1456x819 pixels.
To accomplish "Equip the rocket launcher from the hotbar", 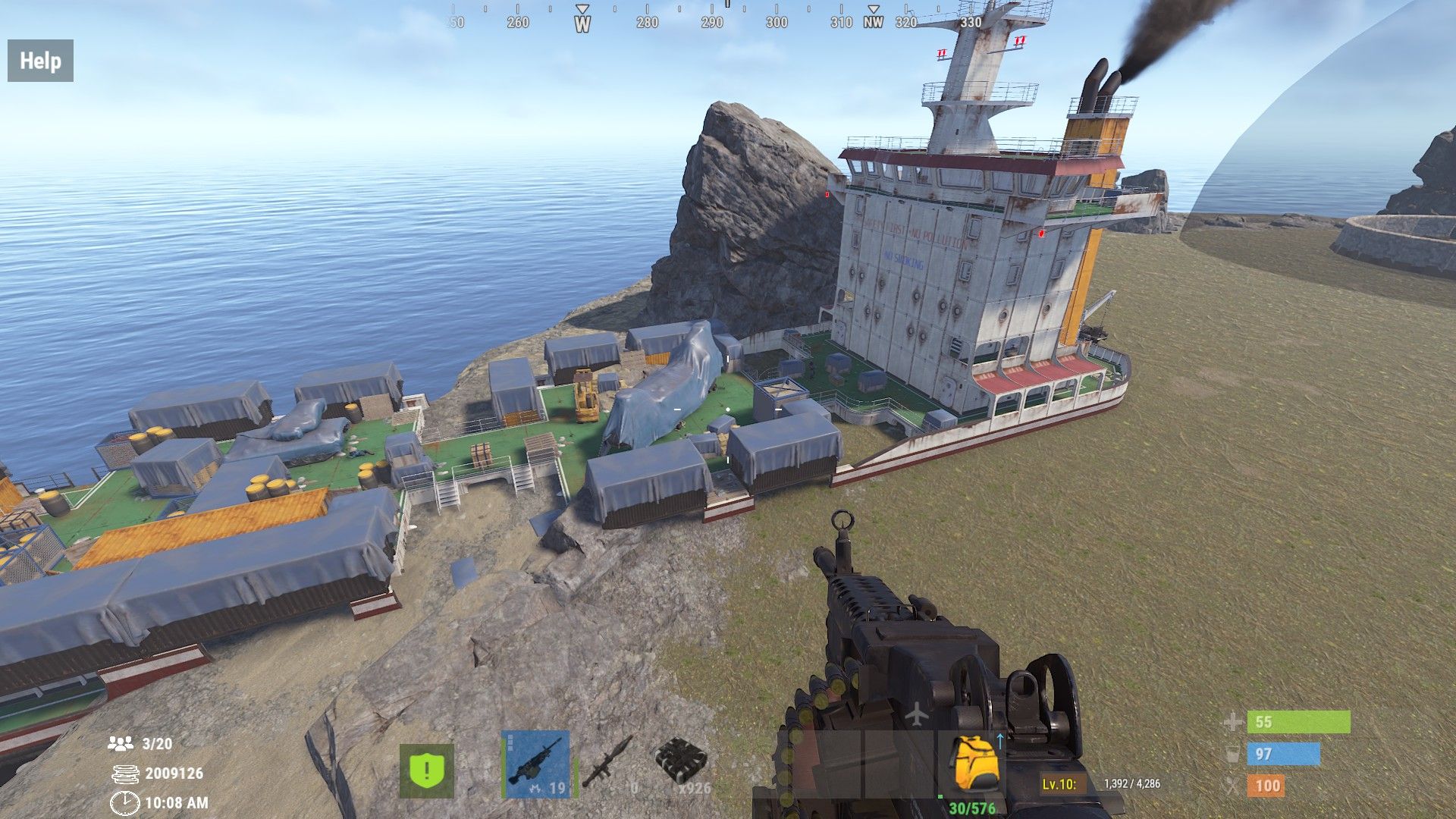I will point(608,763).
